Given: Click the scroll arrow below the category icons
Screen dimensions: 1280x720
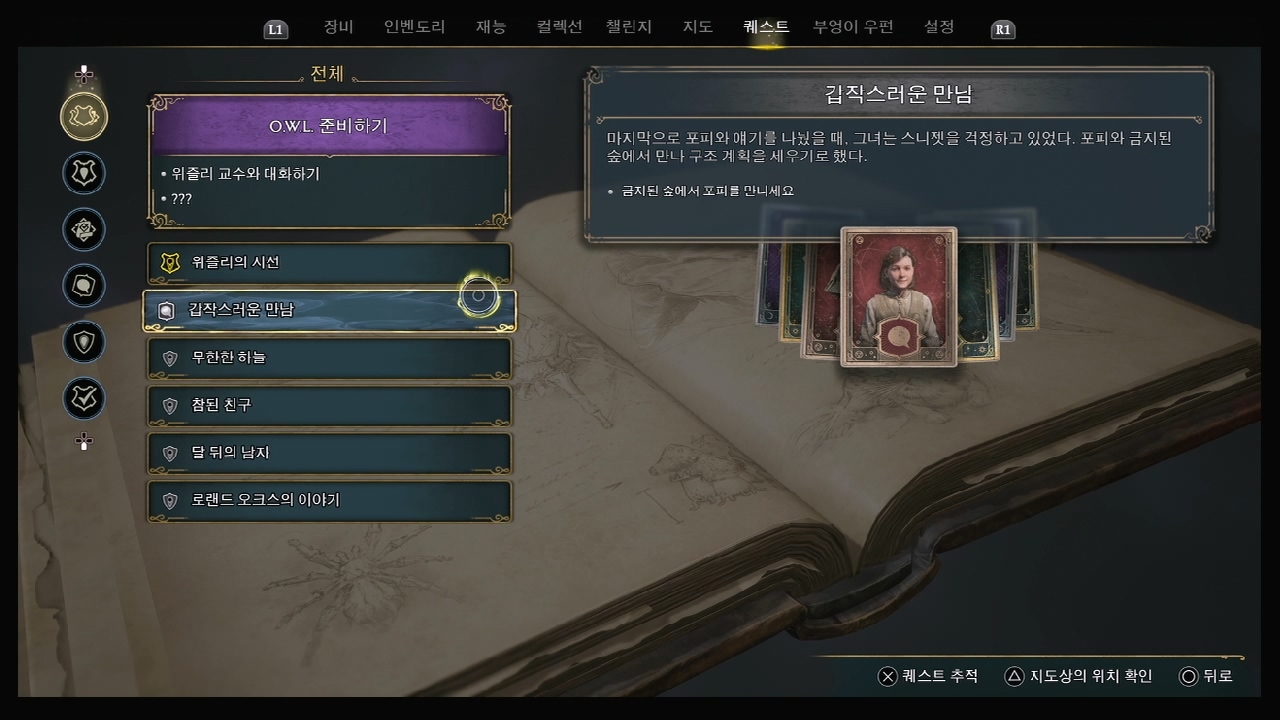Looking at the screenshot, I should point(84,441).
